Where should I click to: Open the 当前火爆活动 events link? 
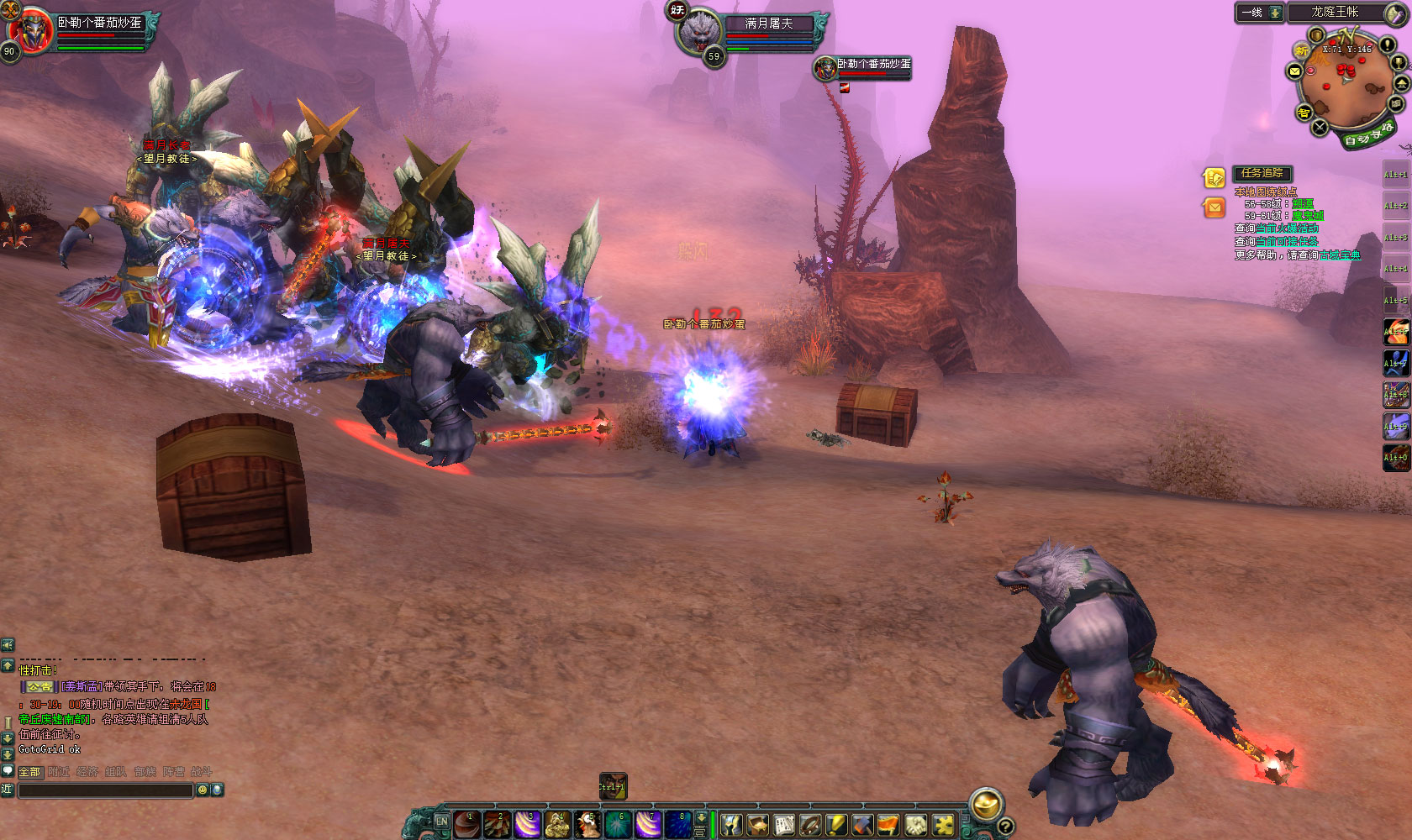pyautogui.click(x=1288, y=228)
